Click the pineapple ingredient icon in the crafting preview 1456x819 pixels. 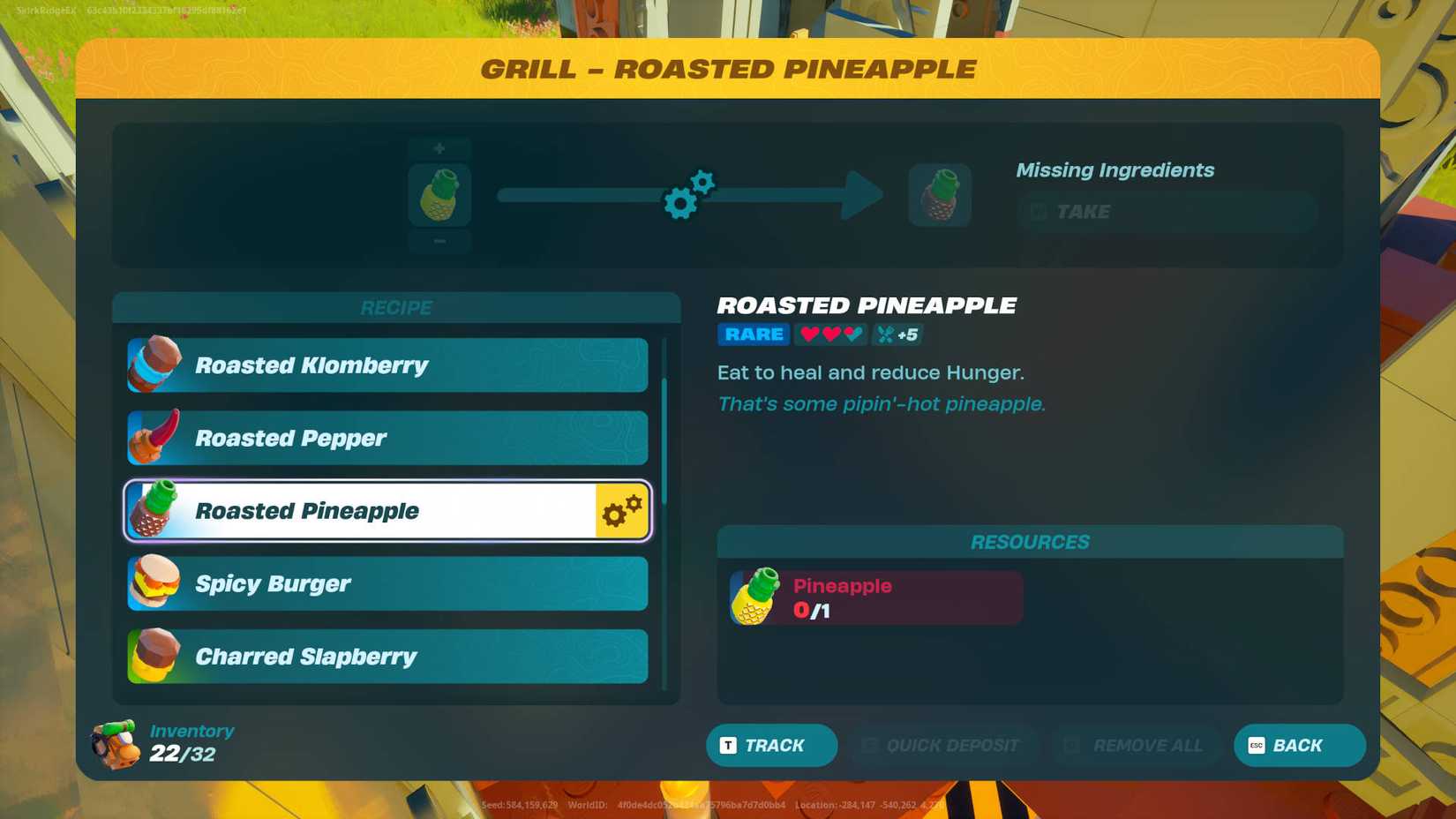tap(439, 195)
